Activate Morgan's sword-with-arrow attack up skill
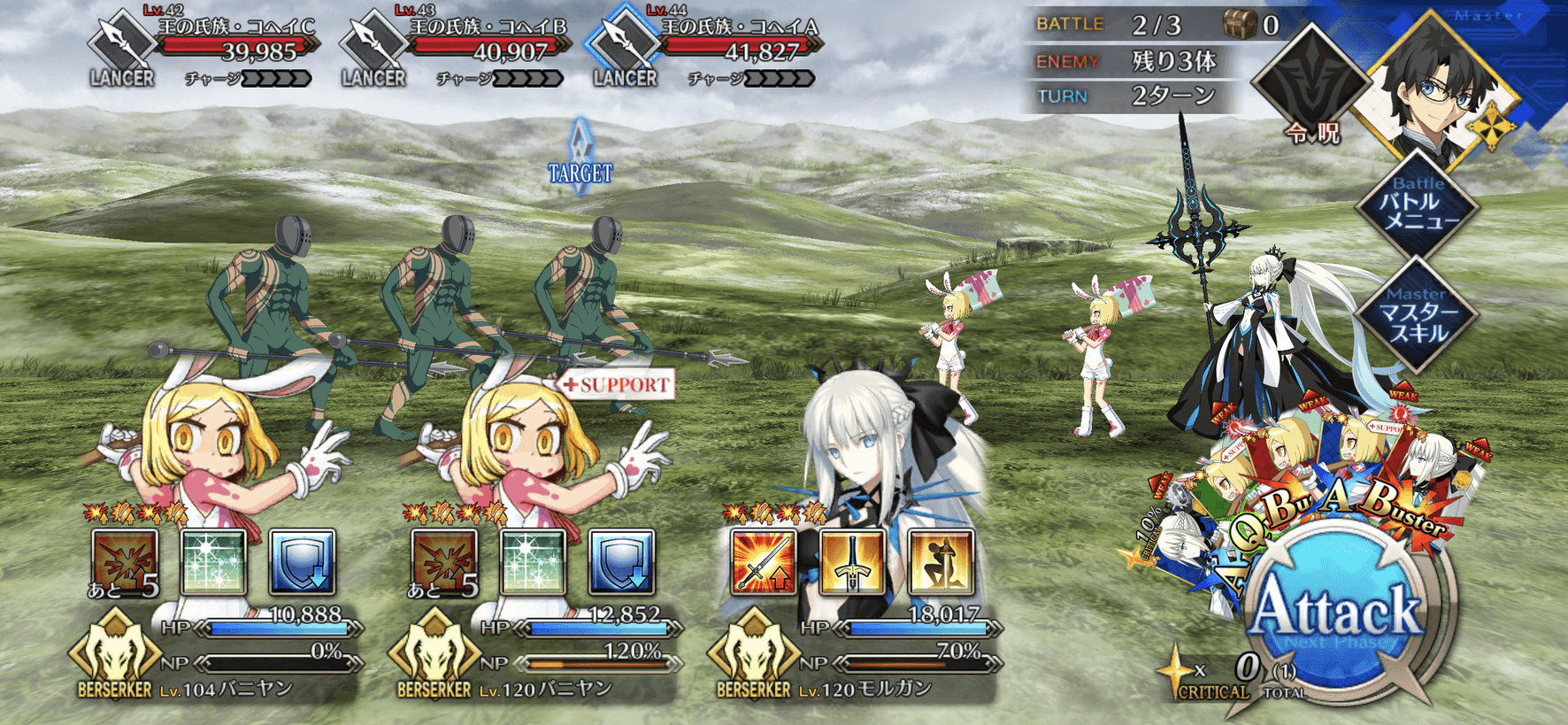Image resolution: width=1568 pixels, height=725 pixels. coord(763,561)
